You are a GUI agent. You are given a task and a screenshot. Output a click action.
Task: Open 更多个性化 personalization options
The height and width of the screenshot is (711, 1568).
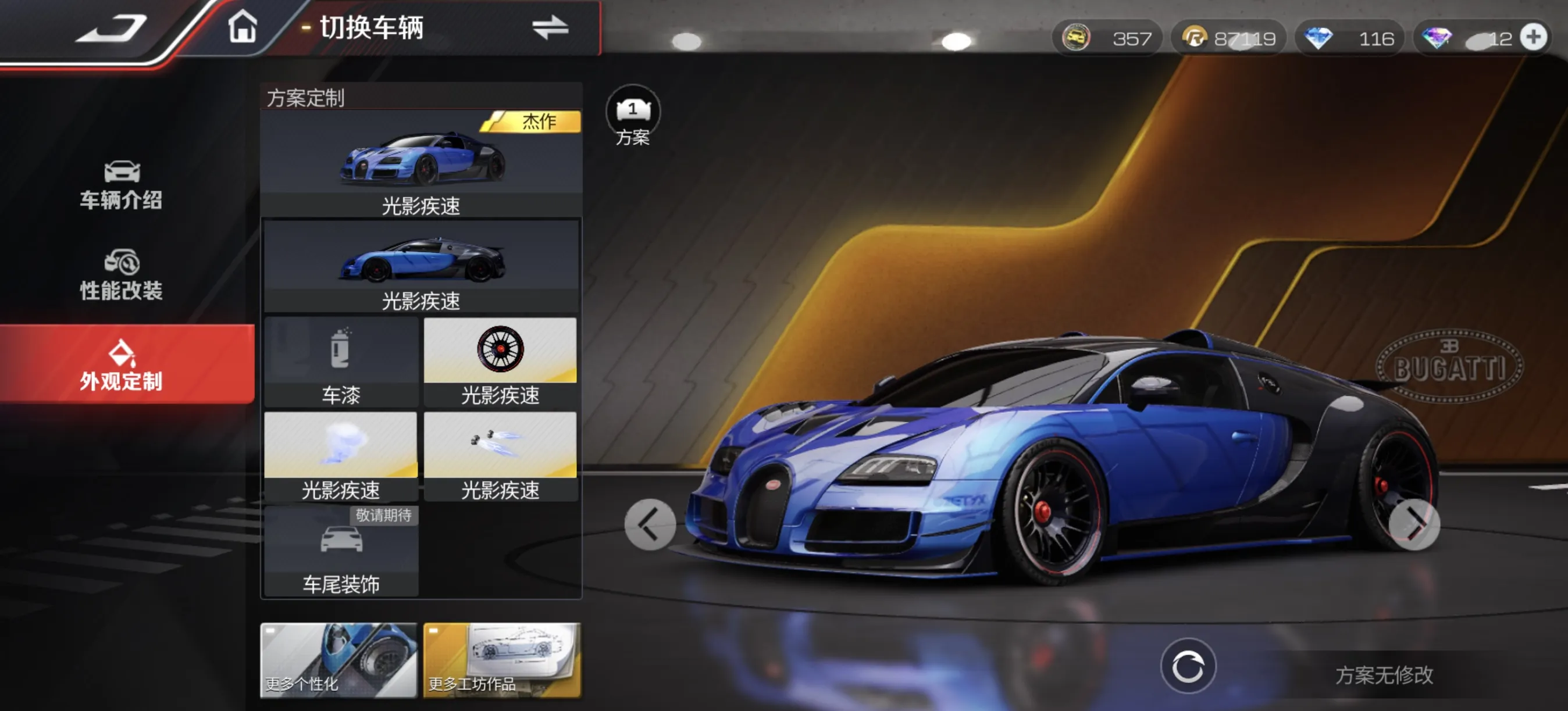point(338,660)
